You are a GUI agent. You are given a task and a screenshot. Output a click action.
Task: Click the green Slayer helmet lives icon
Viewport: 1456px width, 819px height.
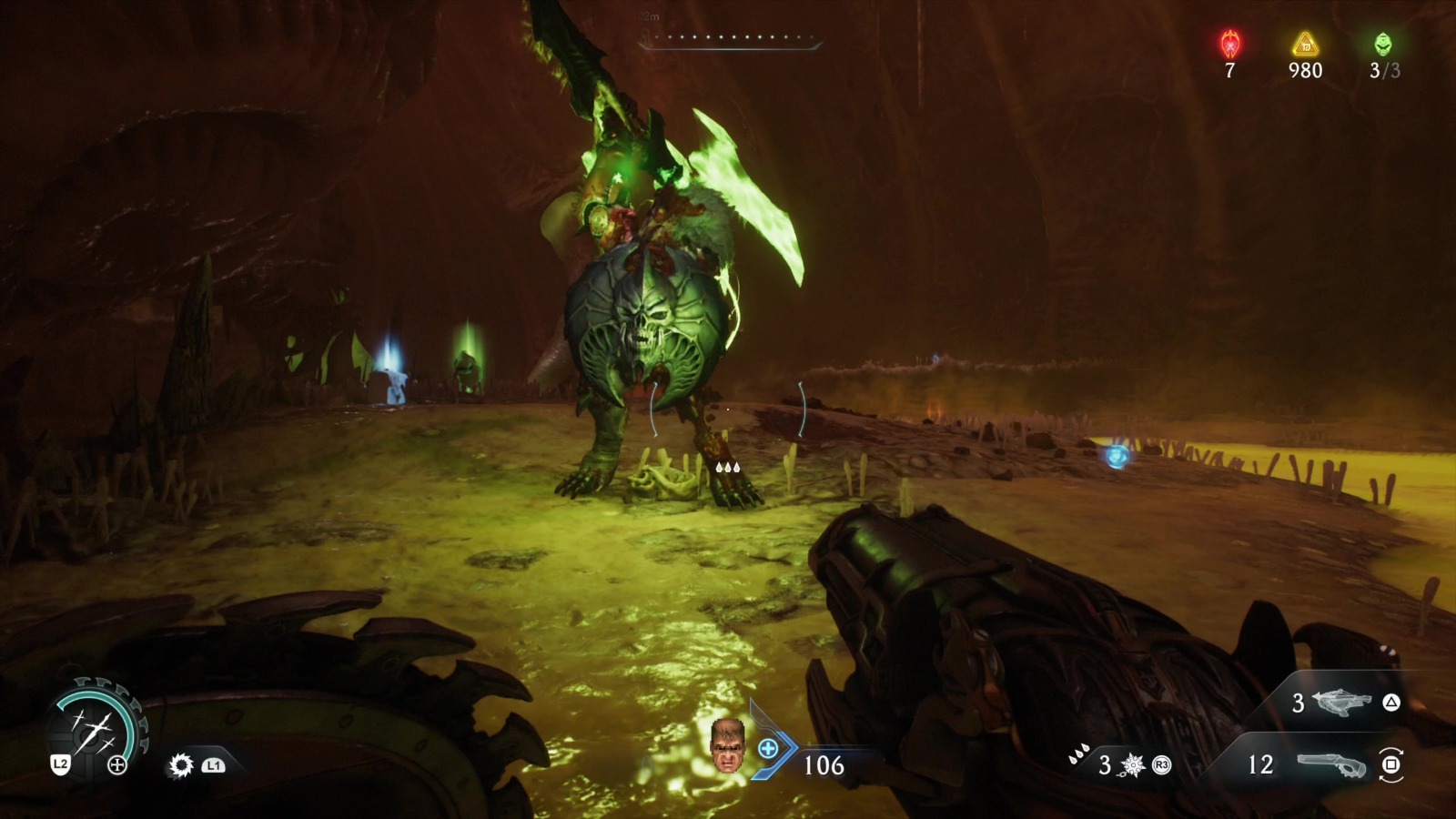[1382, 44]
